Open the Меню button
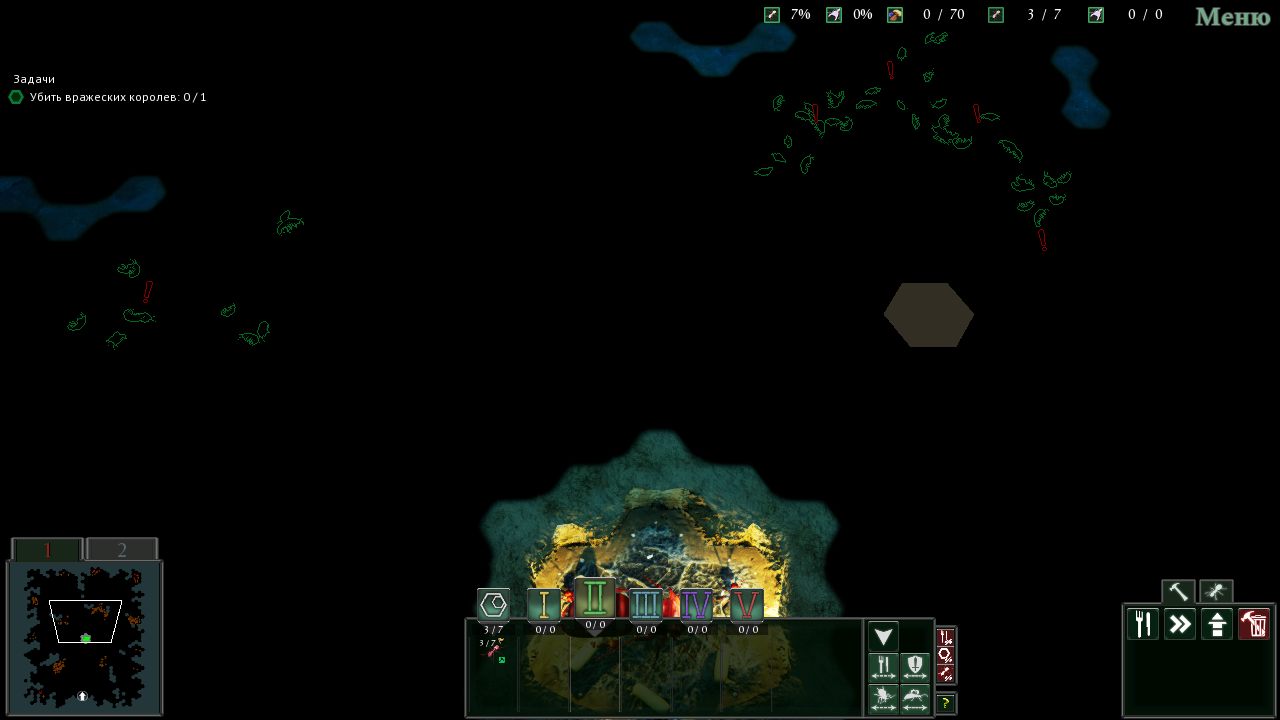The height and width of the screenshot is (720, 1280). (x=1231, y=17)
